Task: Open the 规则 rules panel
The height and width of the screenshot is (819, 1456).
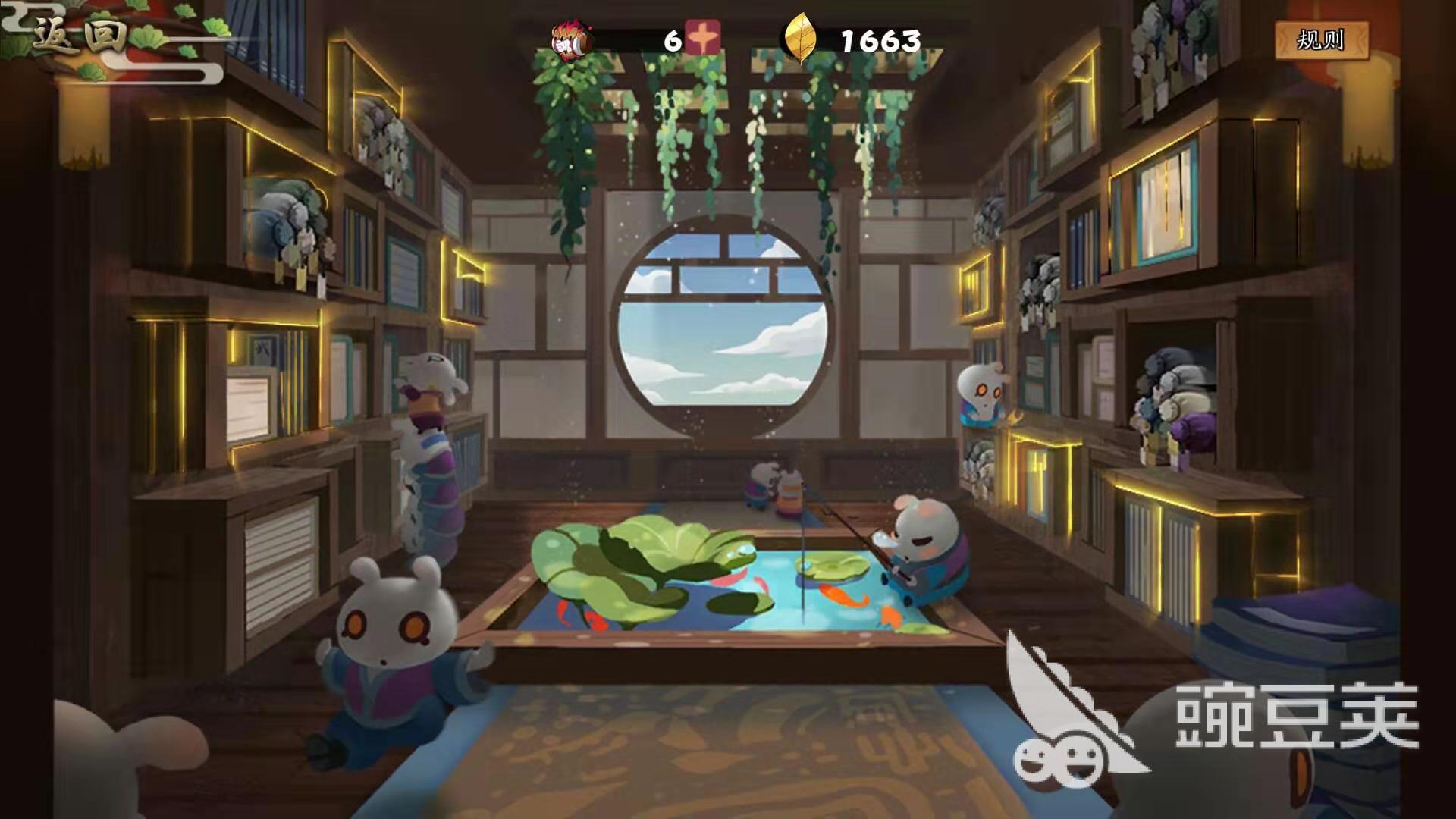Action: pos(1321,39)
